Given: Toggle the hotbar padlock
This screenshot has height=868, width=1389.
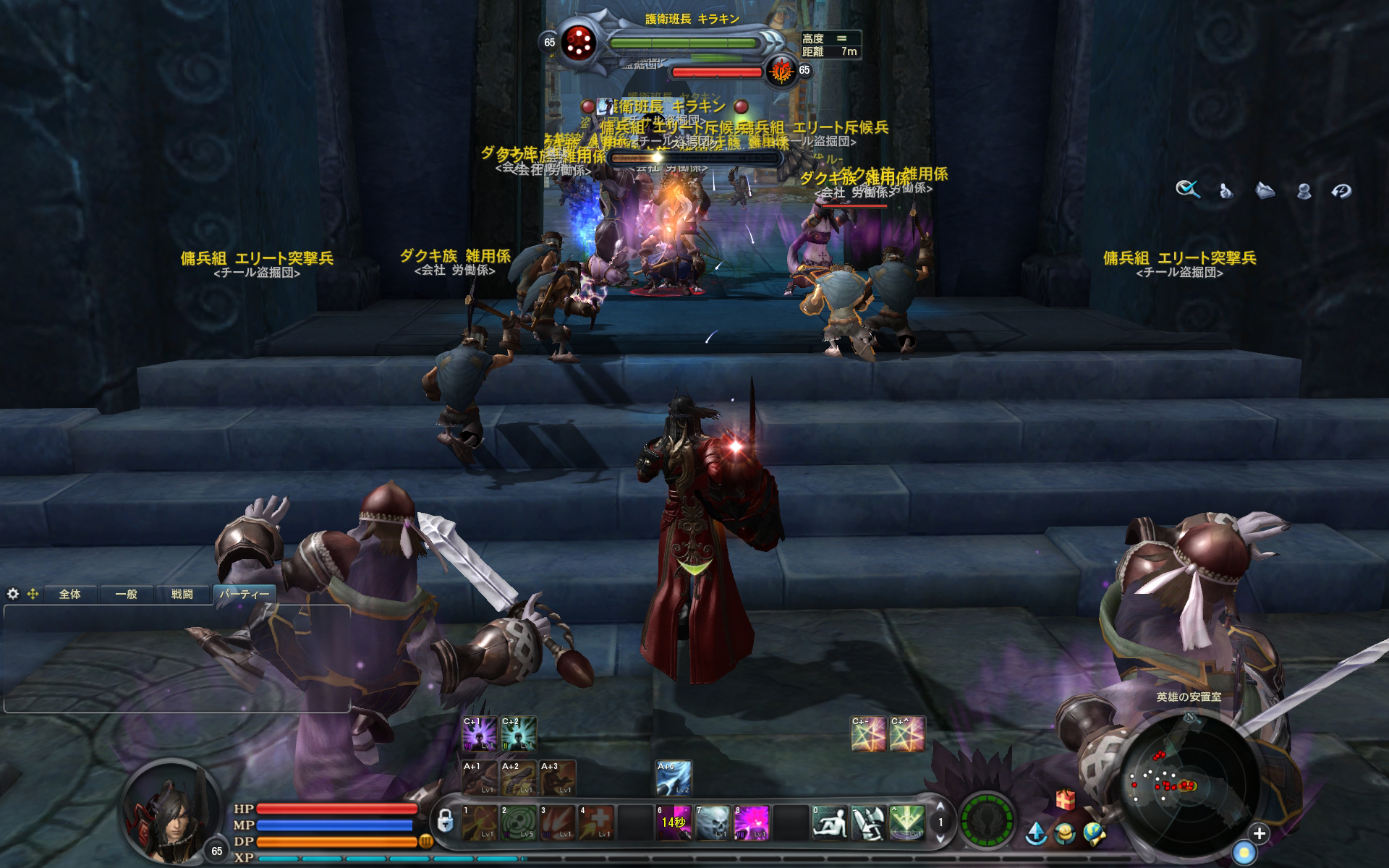Looking at the screenshot, I should tap(446, 822).
